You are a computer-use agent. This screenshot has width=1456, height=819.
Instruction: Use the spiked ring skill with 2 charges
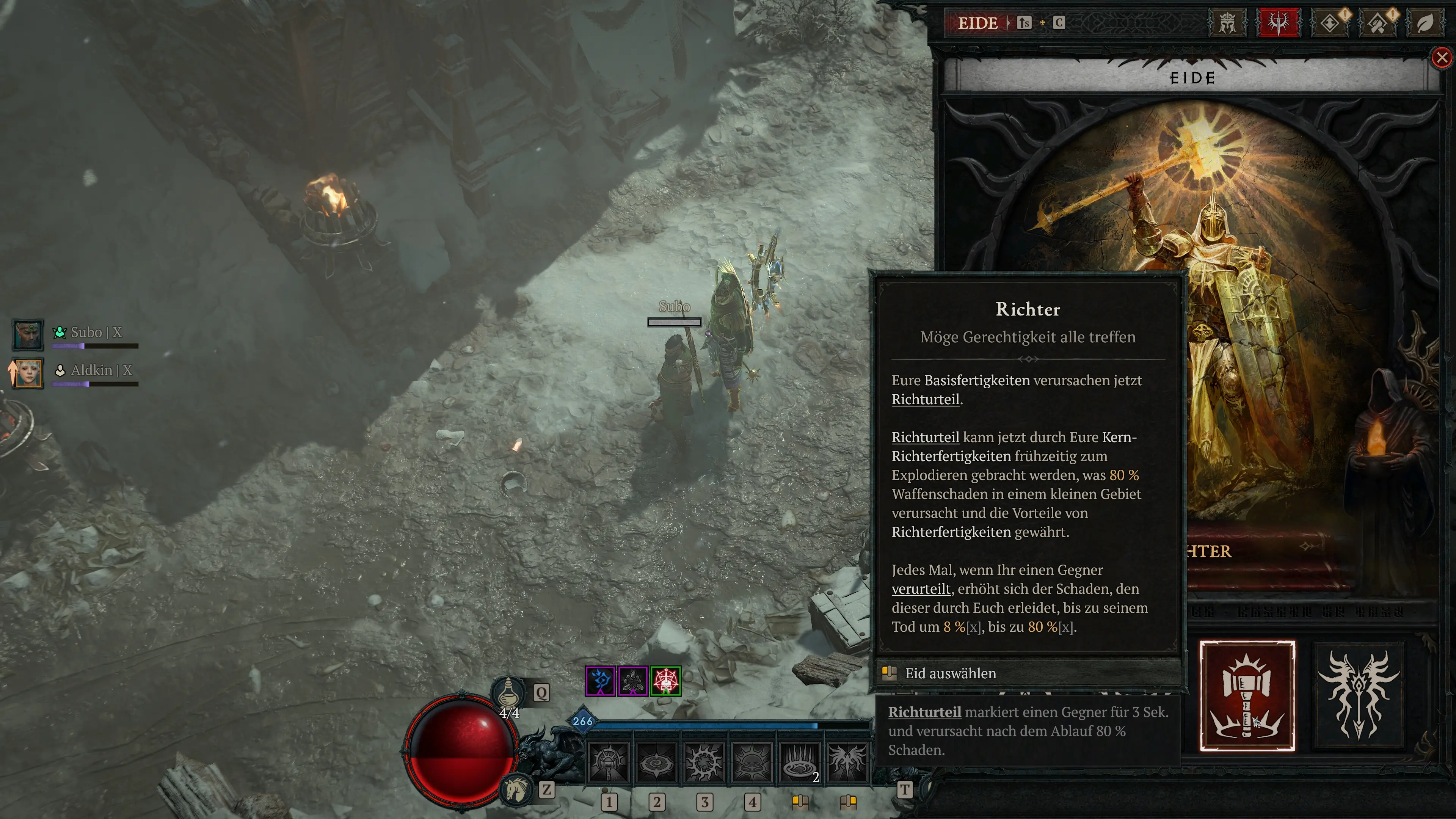point(799,762)
